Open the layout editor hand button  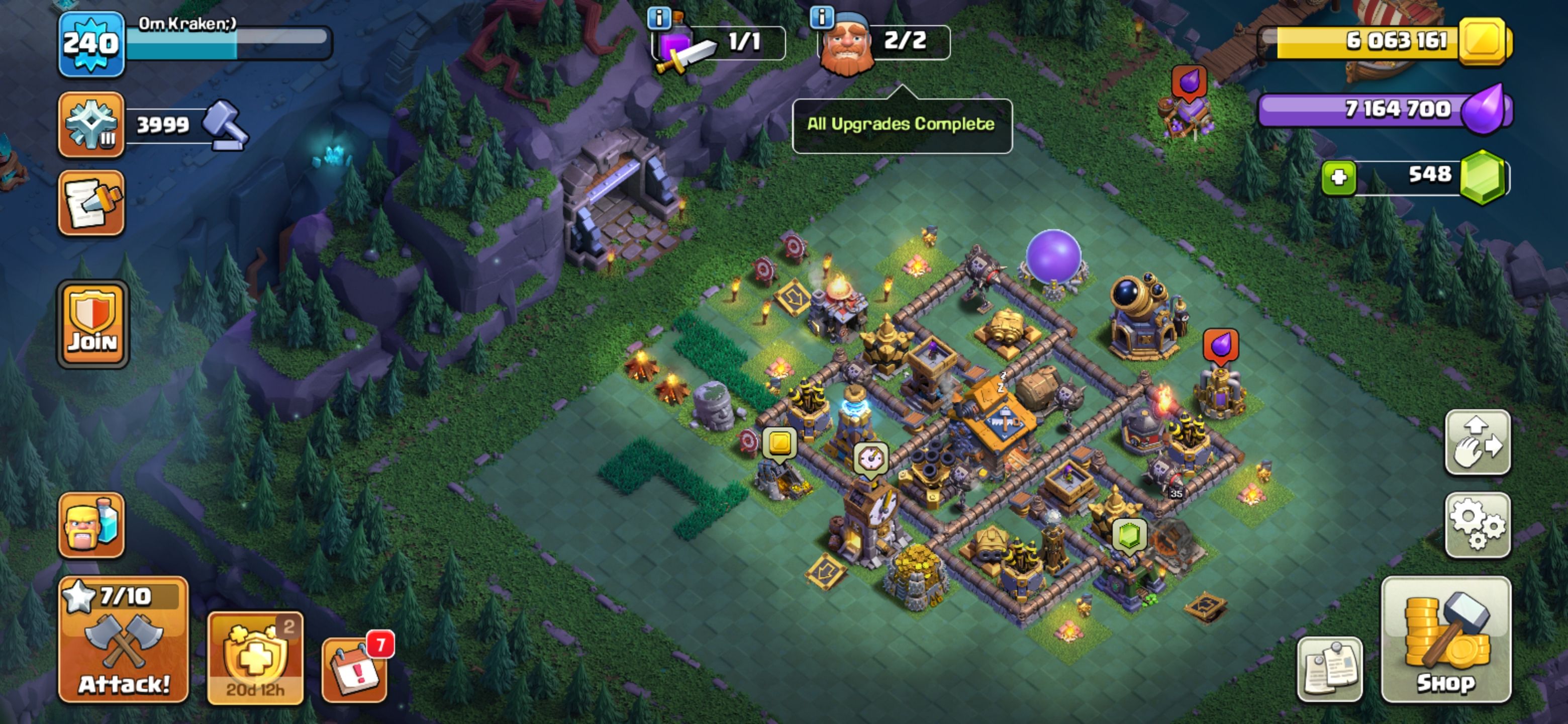[1478, 442]
